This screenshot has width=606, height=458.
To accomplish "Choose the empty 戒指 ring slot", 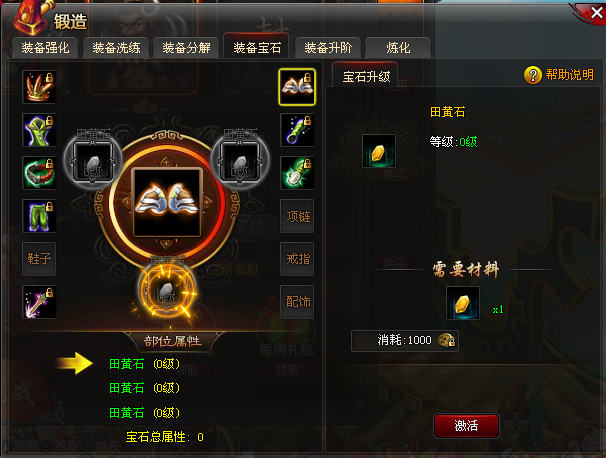I will [297, 258].
